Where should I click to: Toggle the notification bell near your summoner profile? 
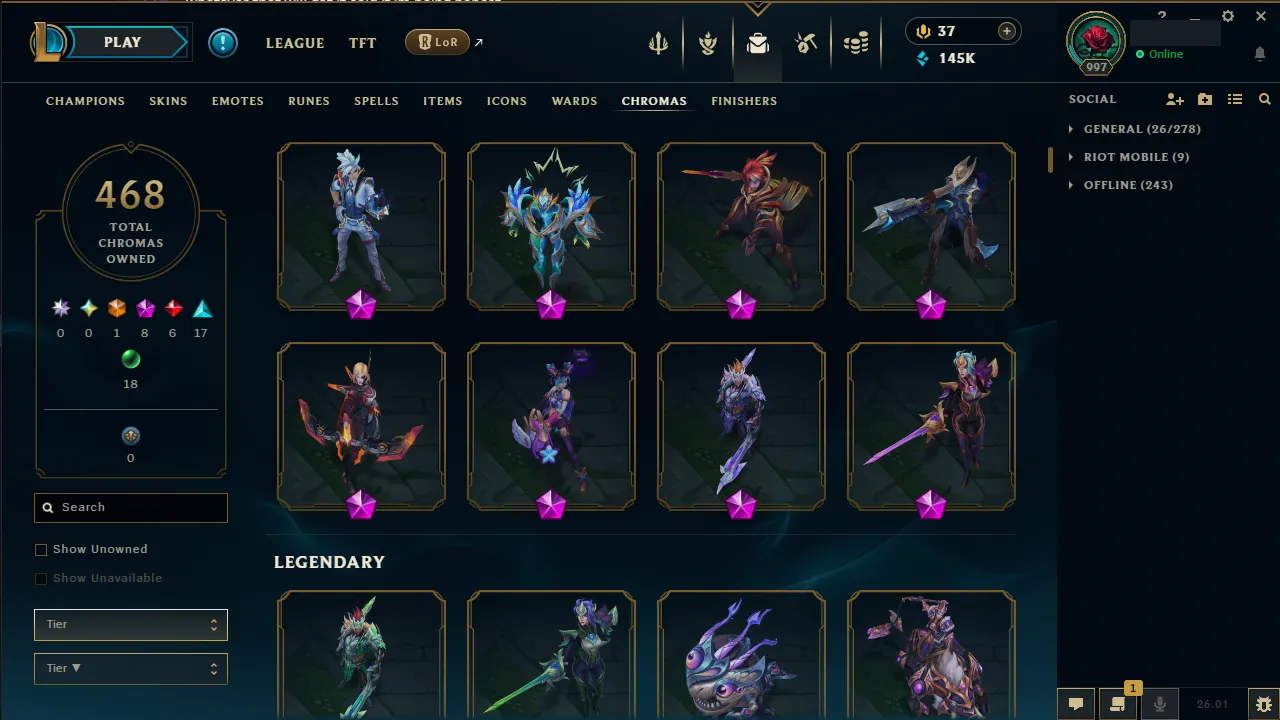pyautogui.click(x=1260, y=54)
